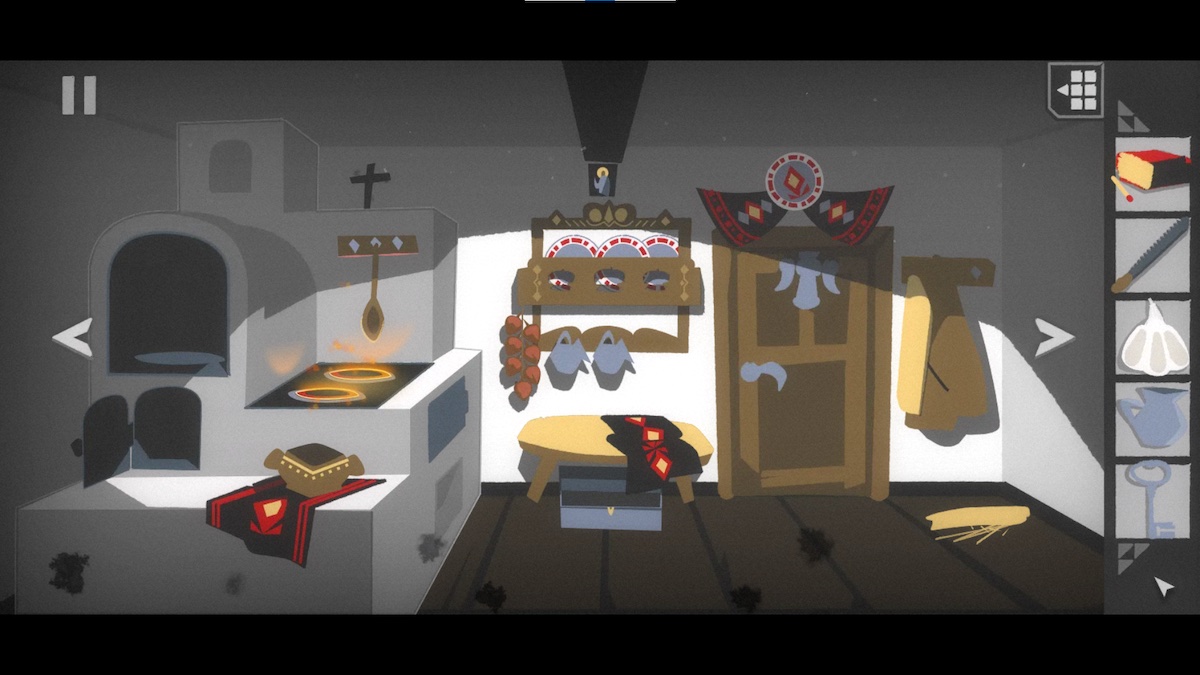The width and height of the screenshot is (1200, 675).
Task: Choose the garlic bulb item
Action: (1152, 337)
